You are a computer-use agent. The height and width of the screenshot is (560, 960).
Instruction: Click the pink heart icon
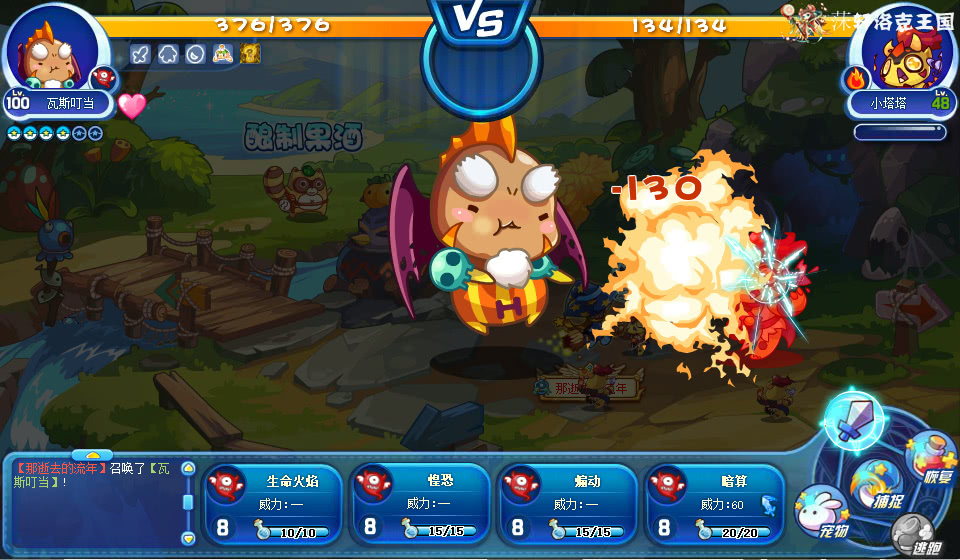click(132, 105)
